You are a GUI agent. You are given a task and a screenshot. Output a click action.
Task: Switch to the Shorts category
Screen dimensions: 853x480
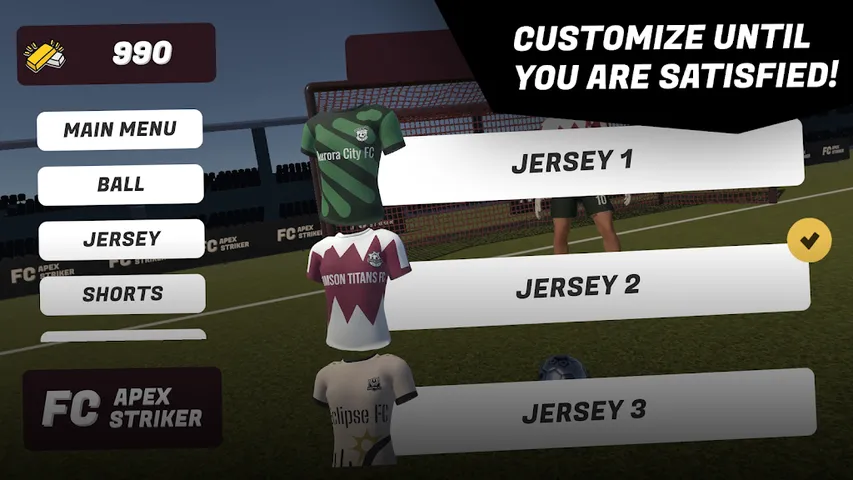(122, 294)
